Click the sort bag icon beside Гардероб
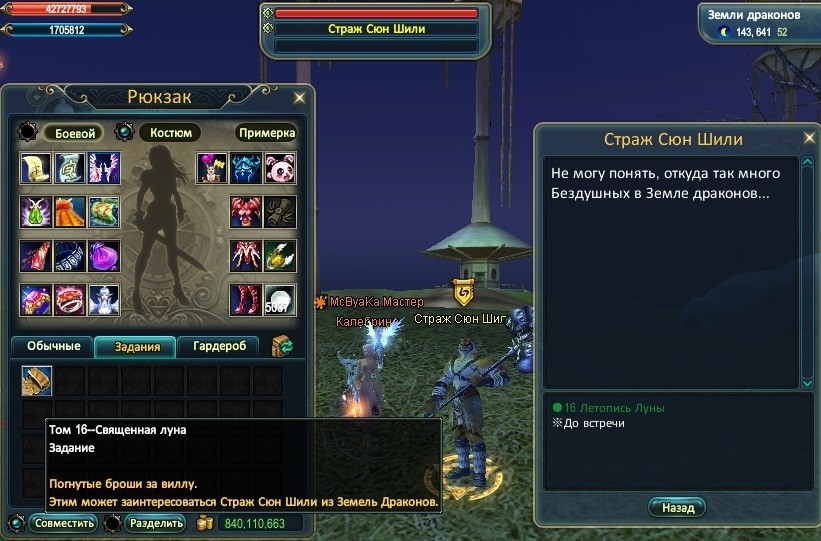 (281, 347)
